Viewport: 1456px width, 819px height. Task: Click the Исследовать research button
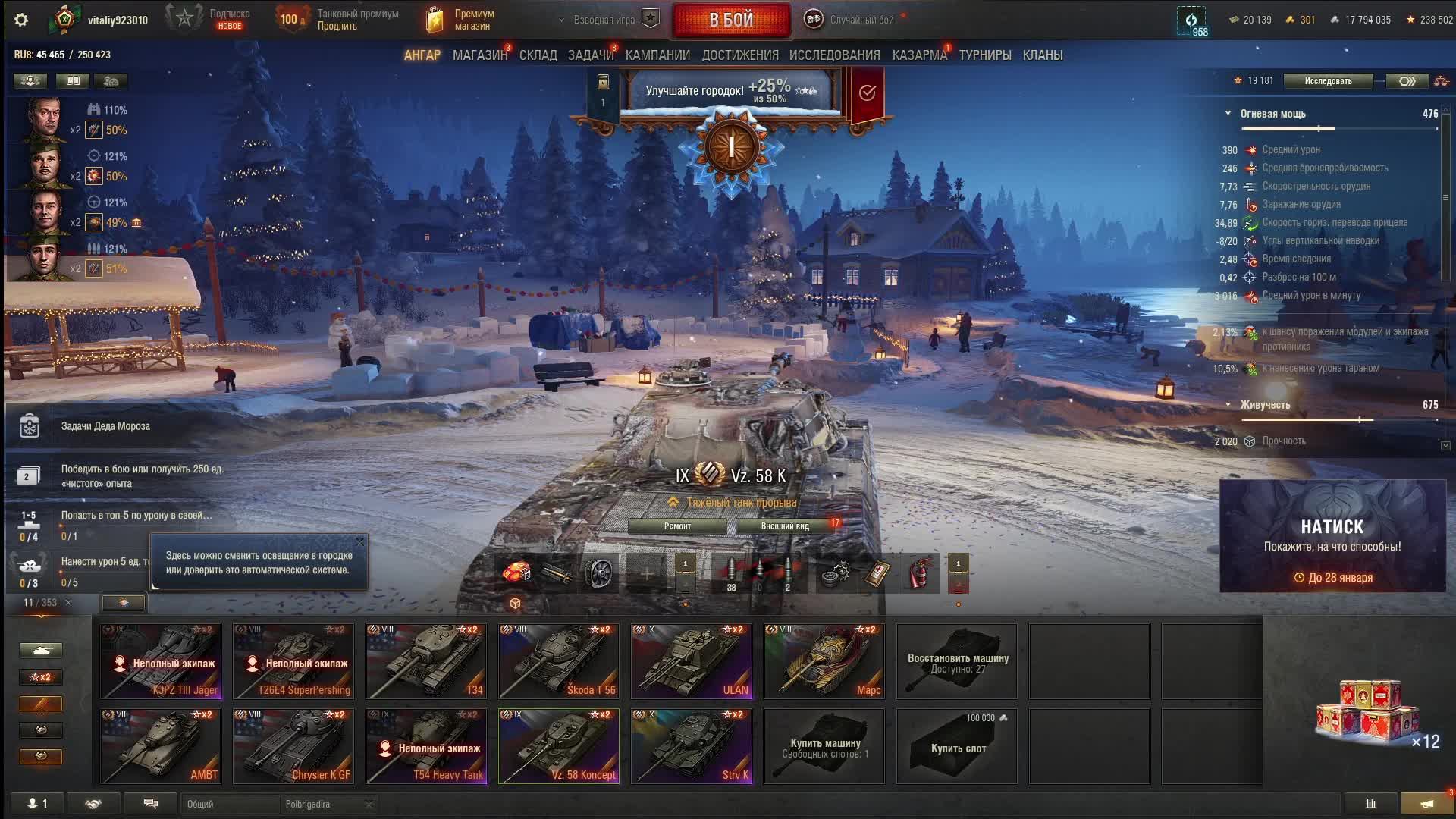[x=1328, y=81]
